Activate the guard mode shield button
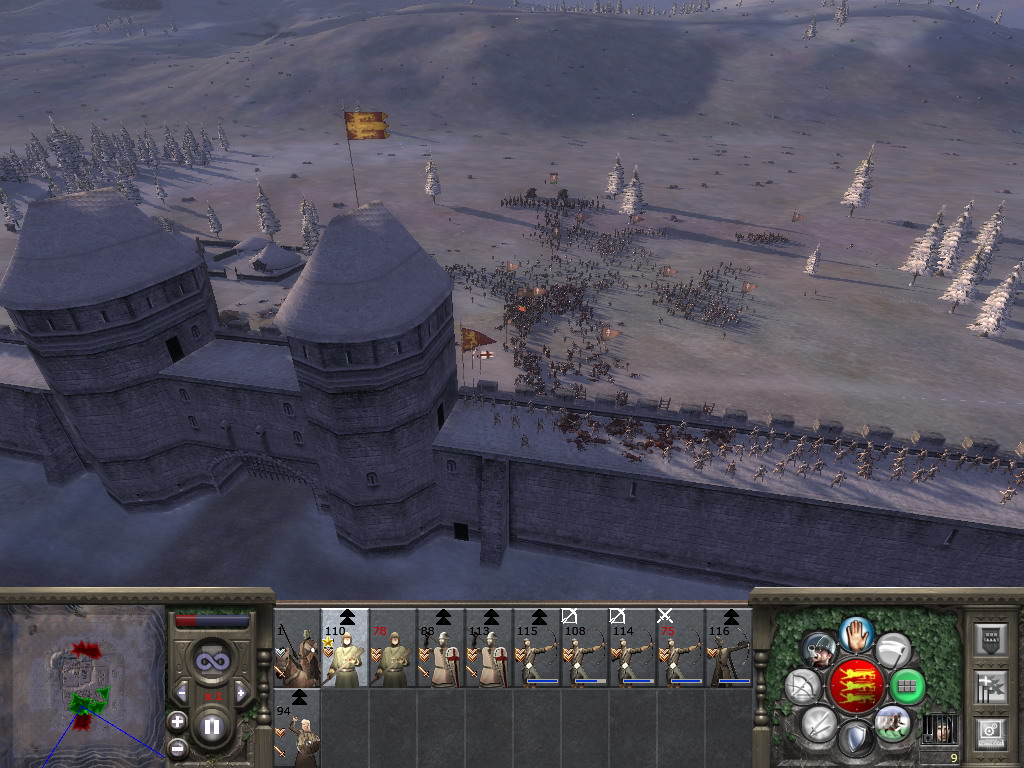Viewport: 1024px width, 768px height. pos(855,741)
